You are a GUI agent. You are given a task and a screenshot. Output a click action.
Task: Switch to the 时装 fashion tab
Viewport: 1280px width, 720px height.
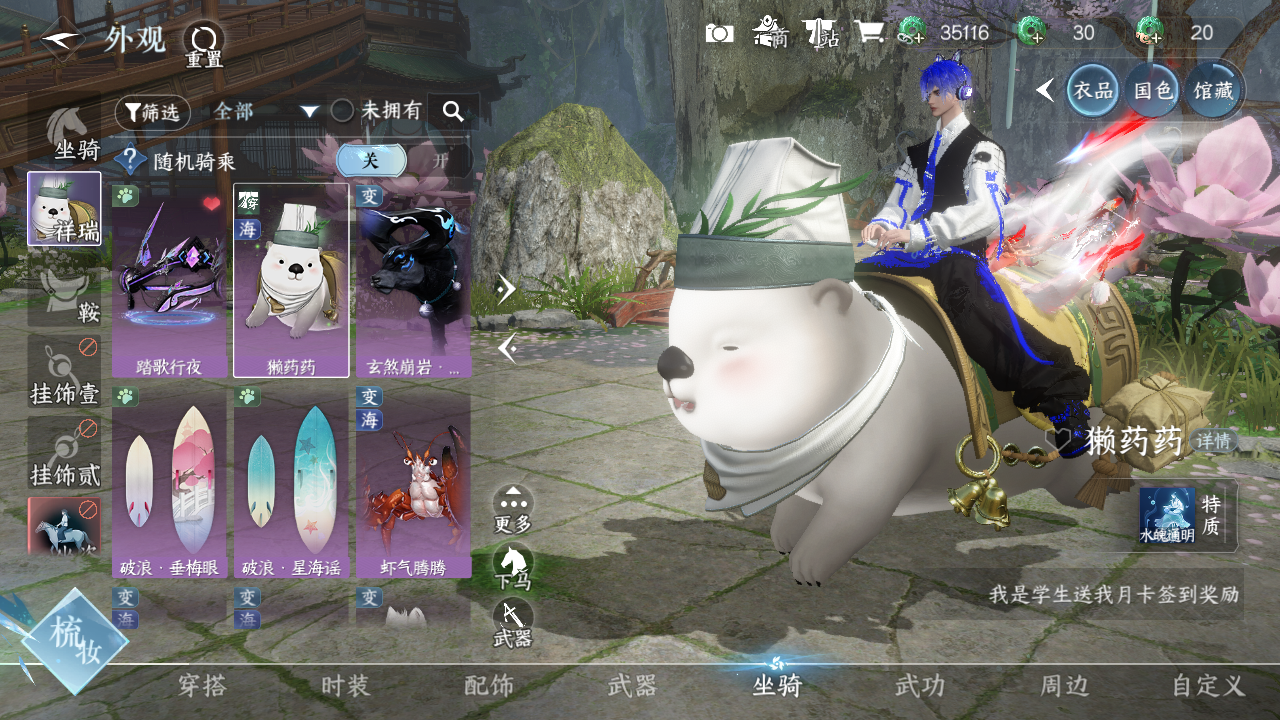pos(346,686)
